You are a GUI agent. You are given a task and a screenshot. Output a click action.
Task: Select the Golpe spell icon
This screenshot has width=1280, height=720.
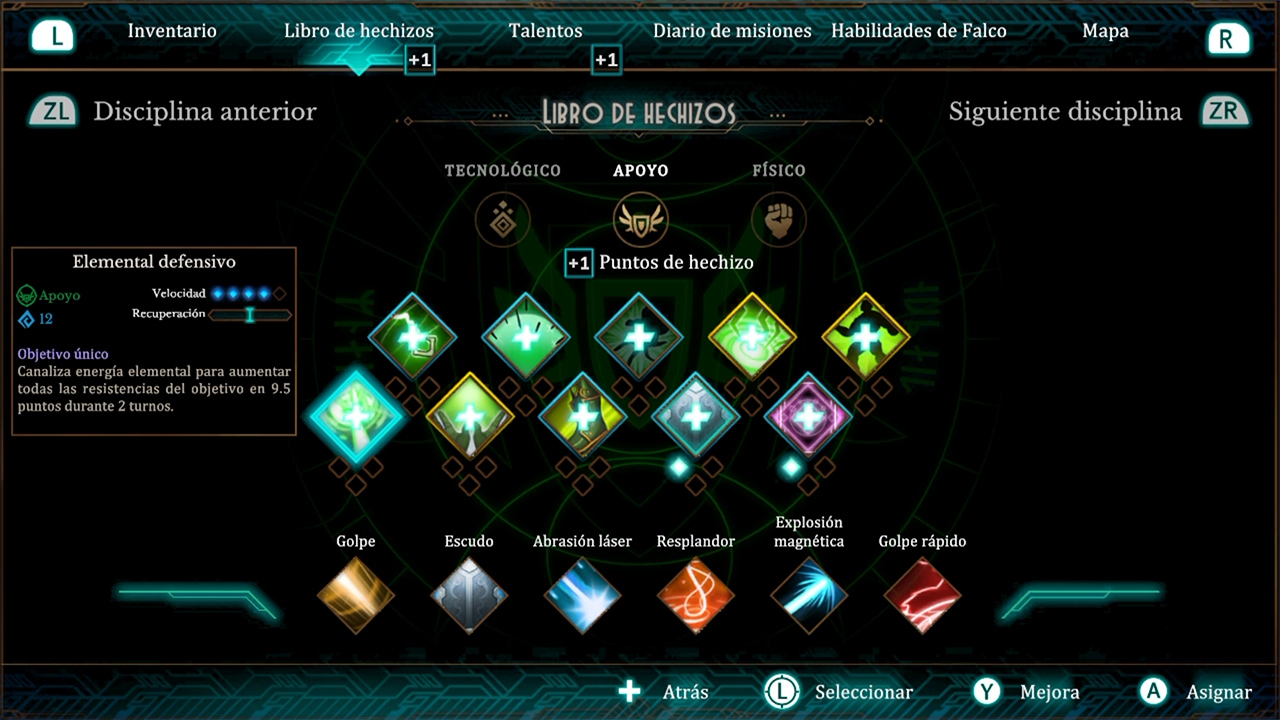click(x=355, y=595)
